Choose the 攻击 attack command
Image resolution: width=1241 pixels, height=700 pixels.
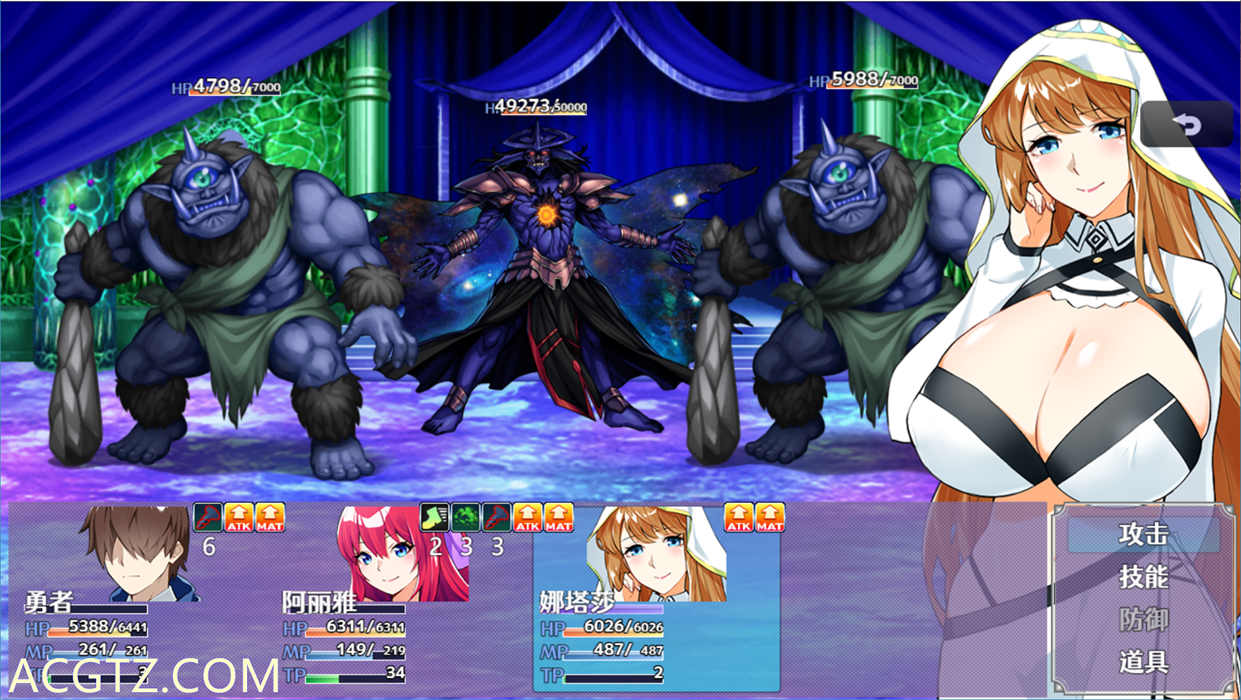[1143, 535]
